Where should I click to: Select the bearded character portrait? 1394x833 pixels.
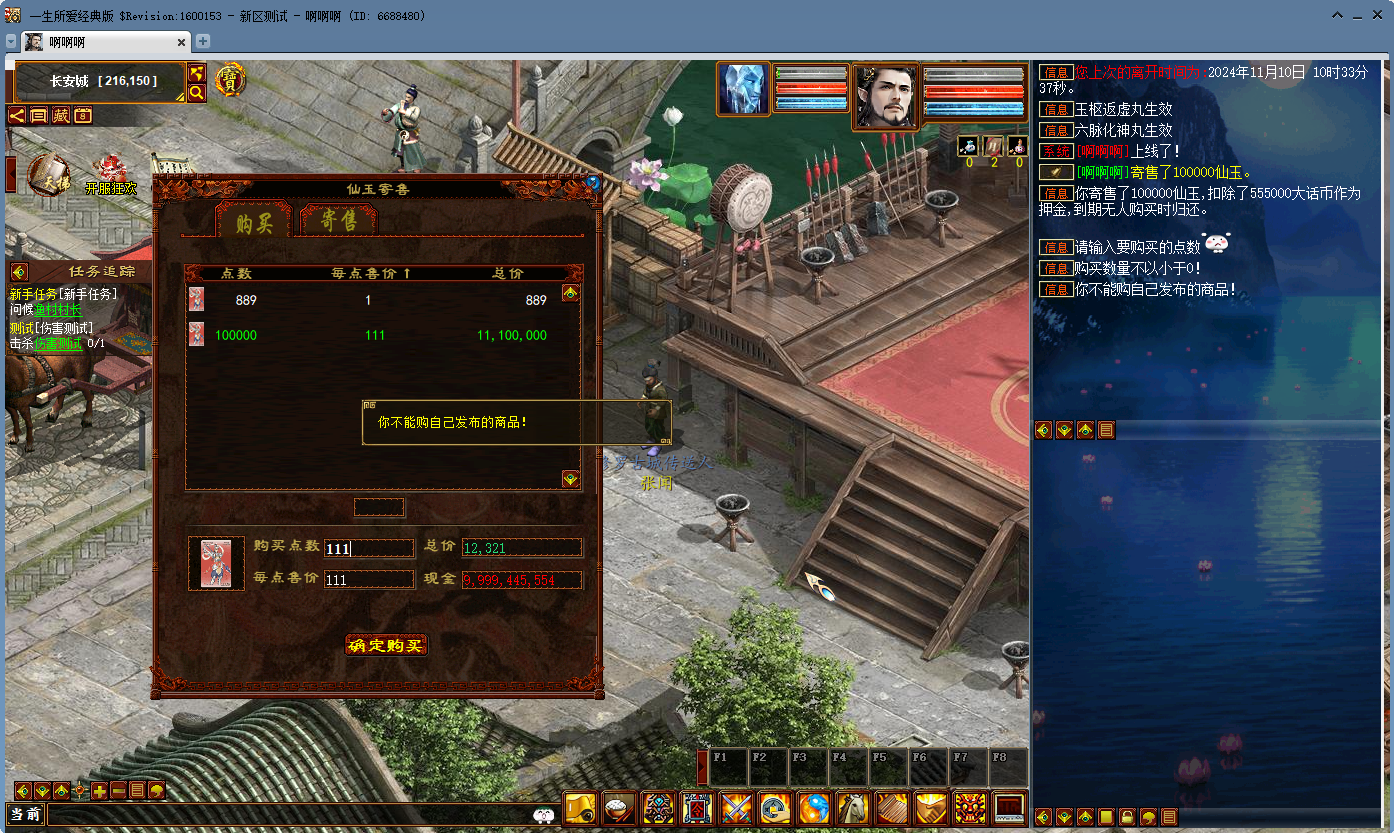[886, 96]
